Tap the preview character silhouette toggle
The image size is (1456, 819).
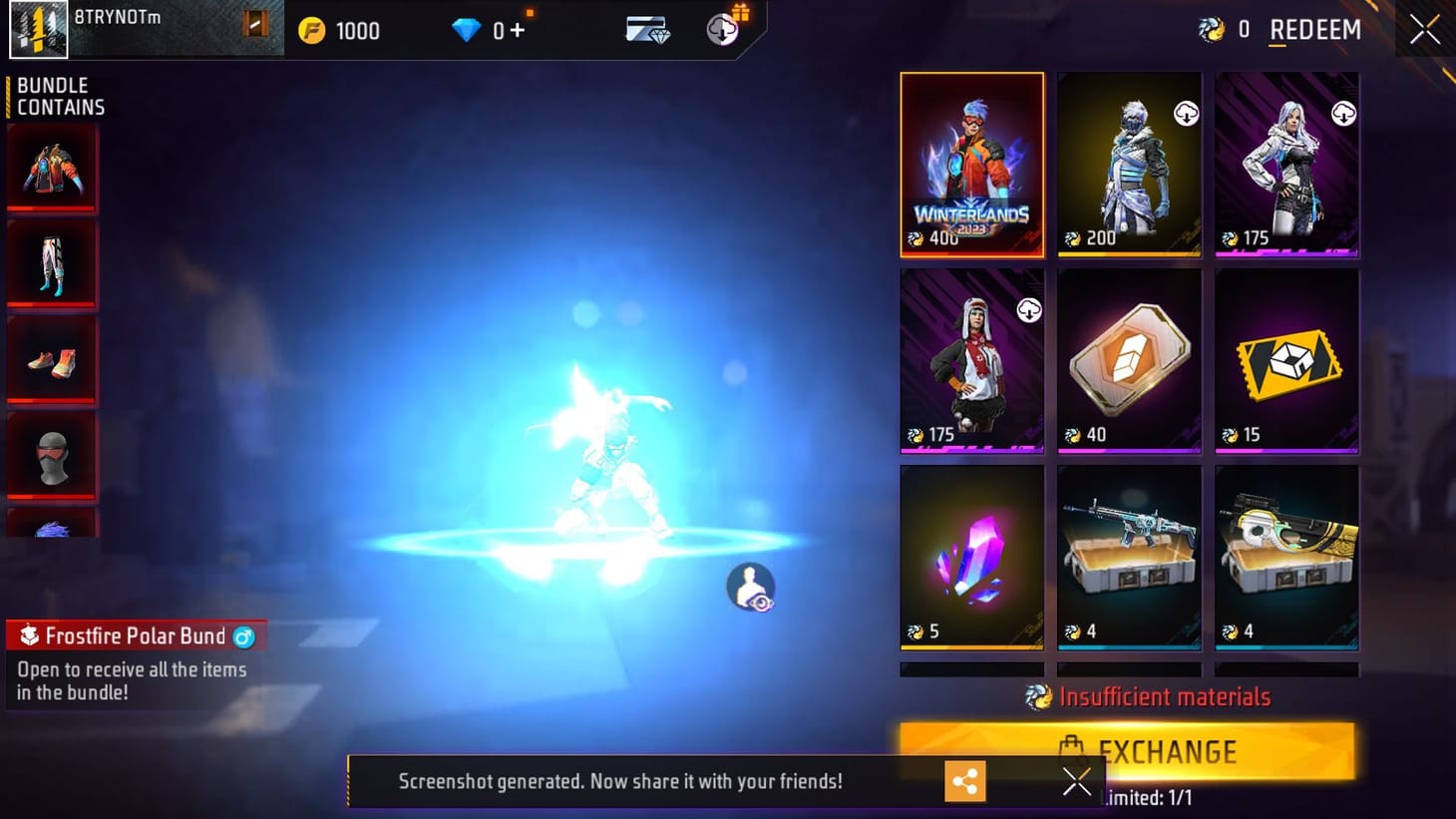pyautogui.click(x=751, y=587)
